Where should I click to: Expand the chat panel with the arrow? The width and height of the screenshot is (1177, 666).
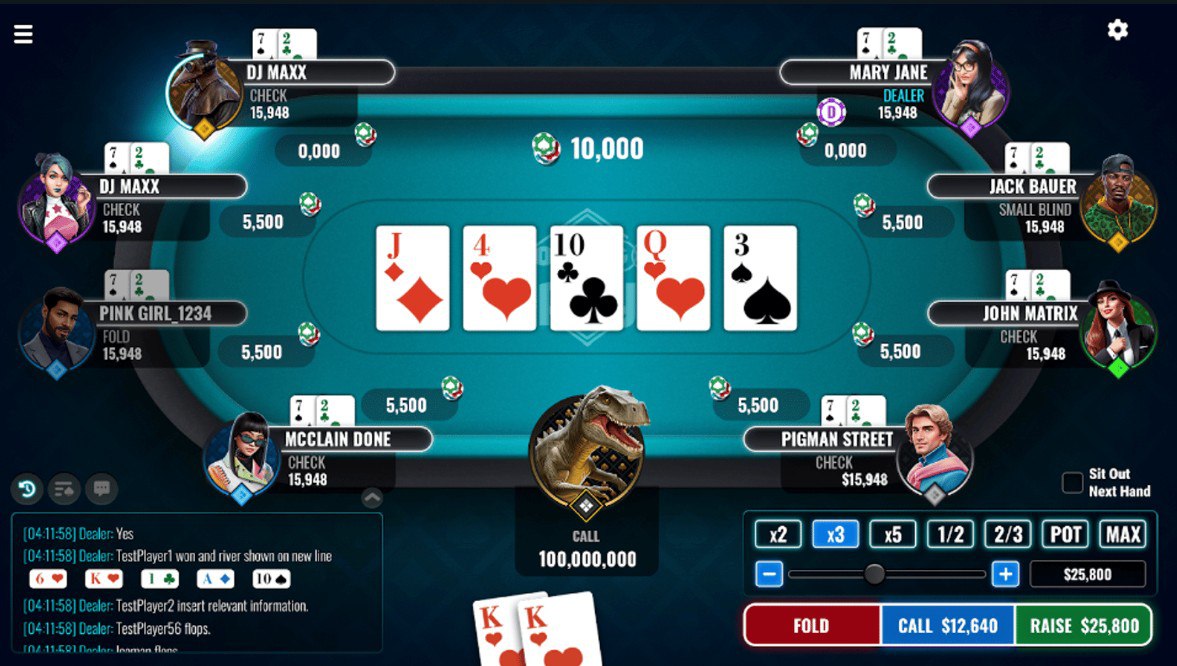(371, 497)
